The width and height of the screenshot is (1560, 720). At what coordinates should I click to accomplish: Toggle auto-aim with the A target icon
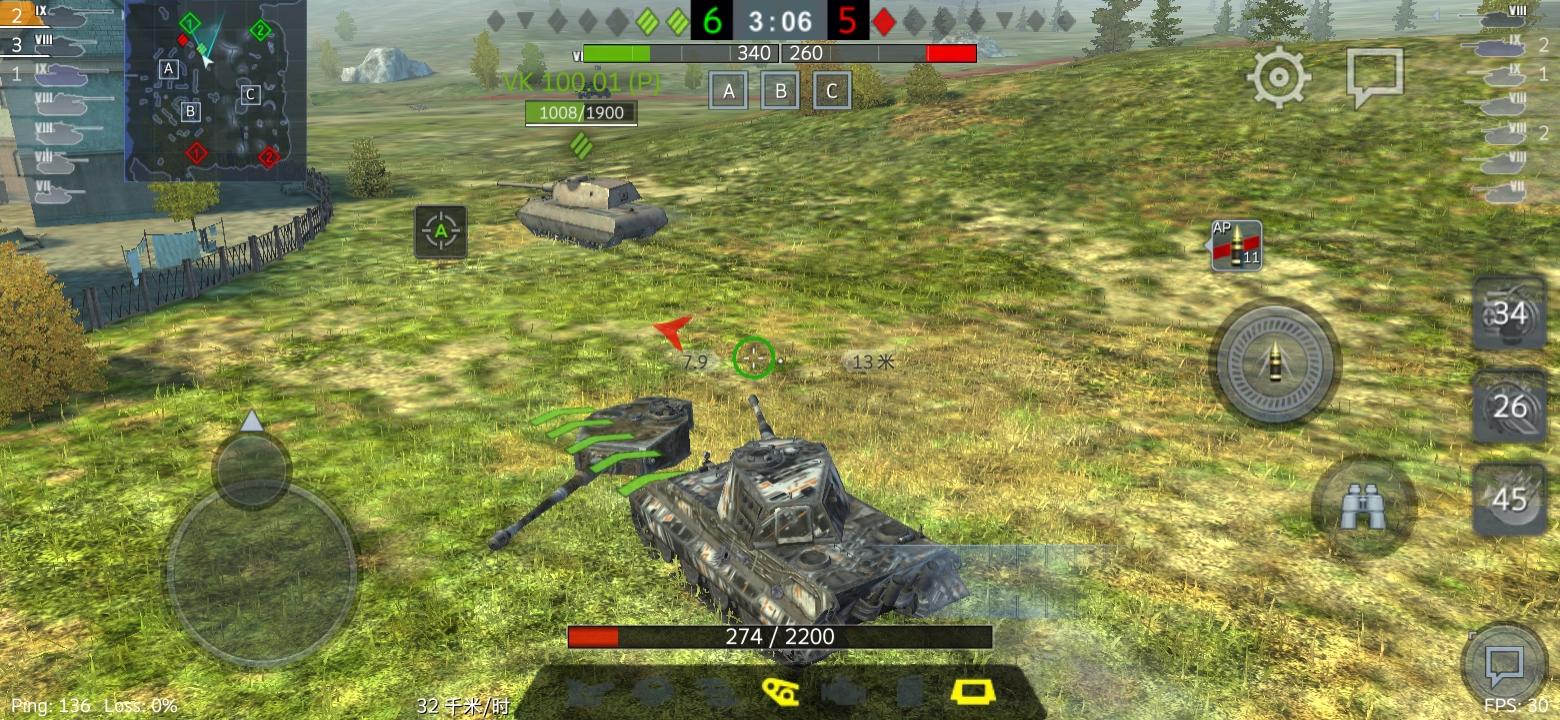440,230
